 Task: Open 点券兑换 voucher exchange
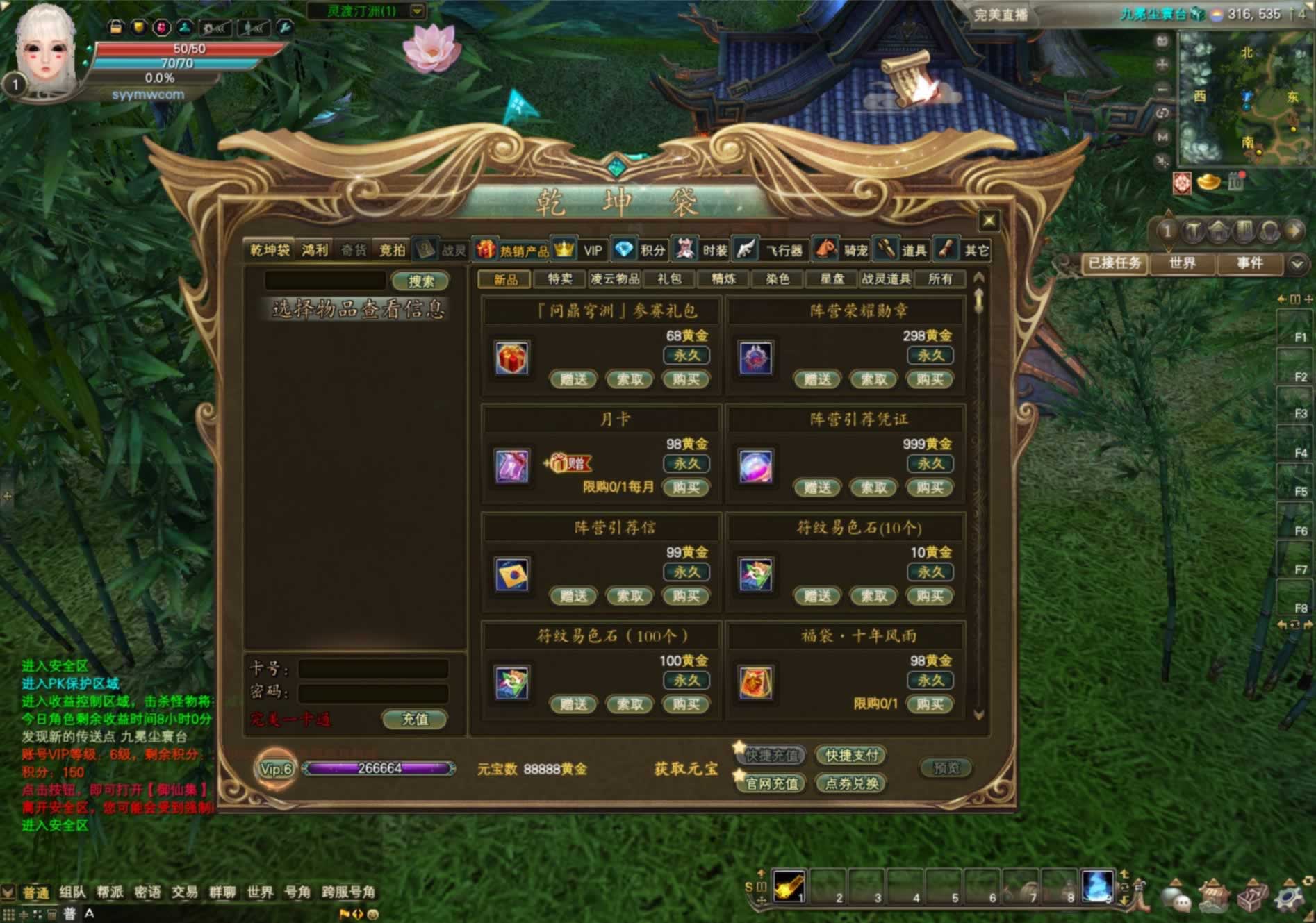click(x=851, y=783)
